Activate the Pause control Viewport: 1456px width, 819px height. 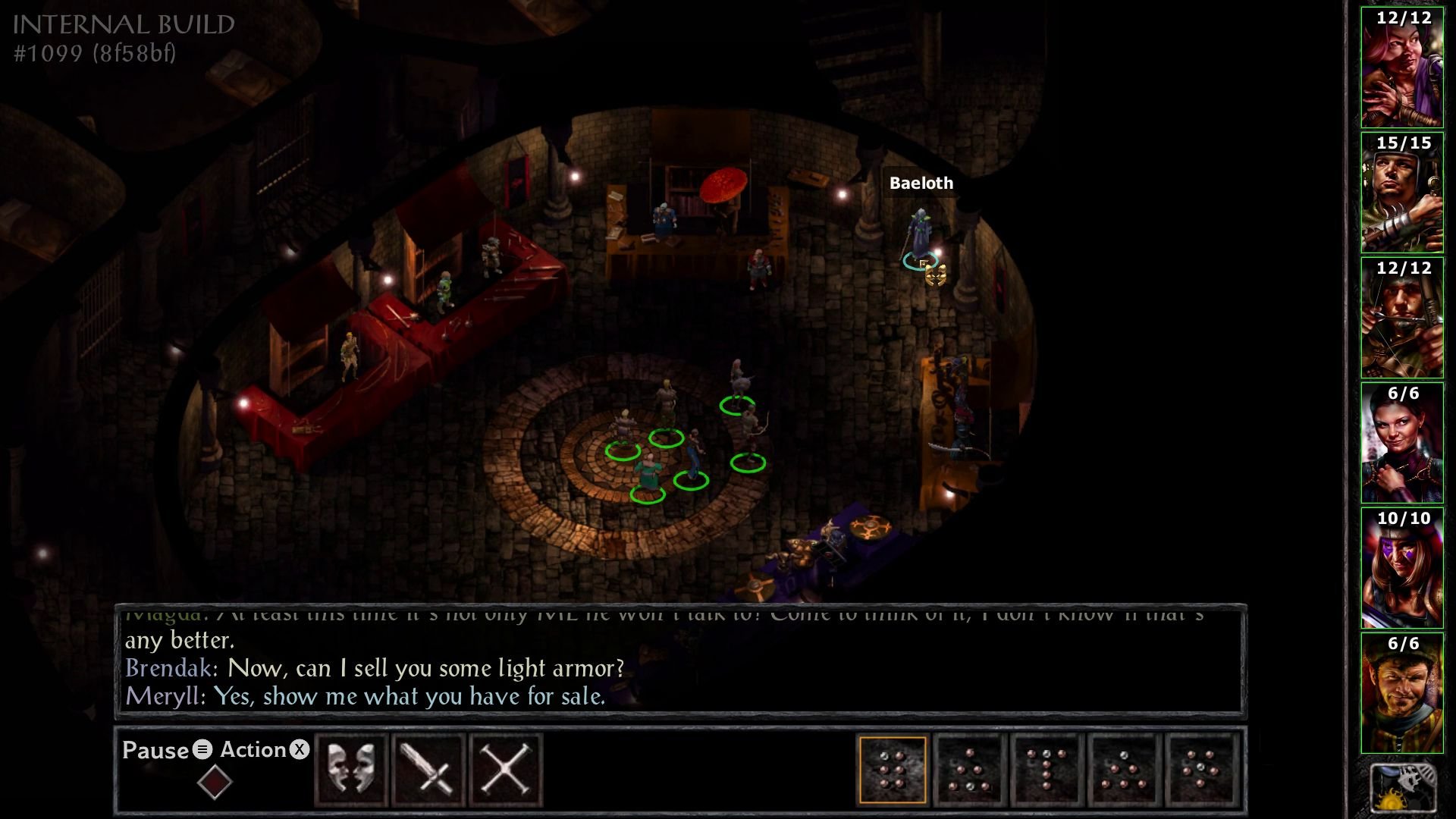[155, 751]
